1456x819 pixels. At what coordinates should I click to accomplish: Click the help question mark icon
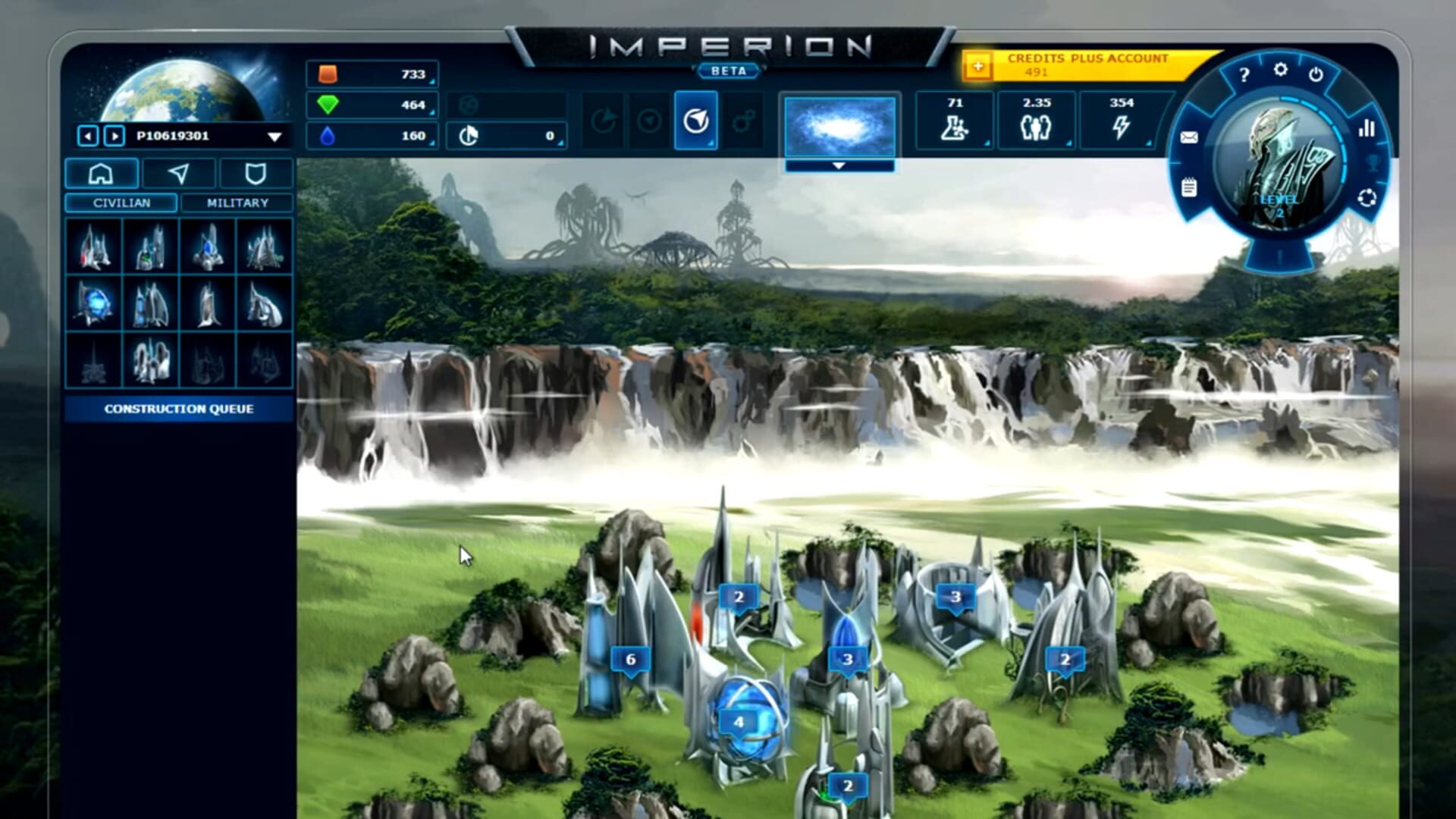click(x=1244, y=73)
